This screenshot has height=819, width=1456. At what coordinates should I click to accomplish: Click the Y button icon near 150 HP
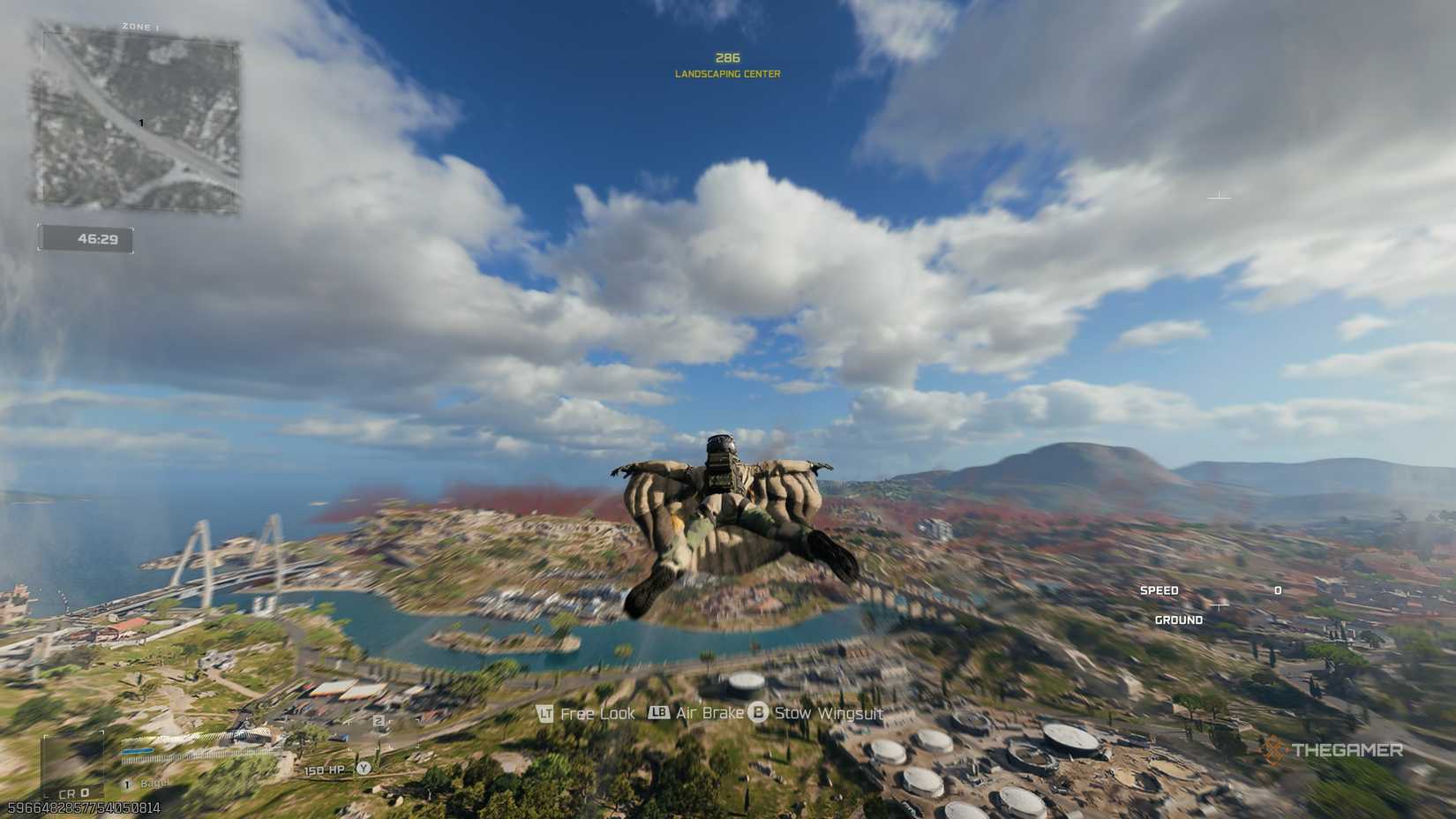click(364, 769)
